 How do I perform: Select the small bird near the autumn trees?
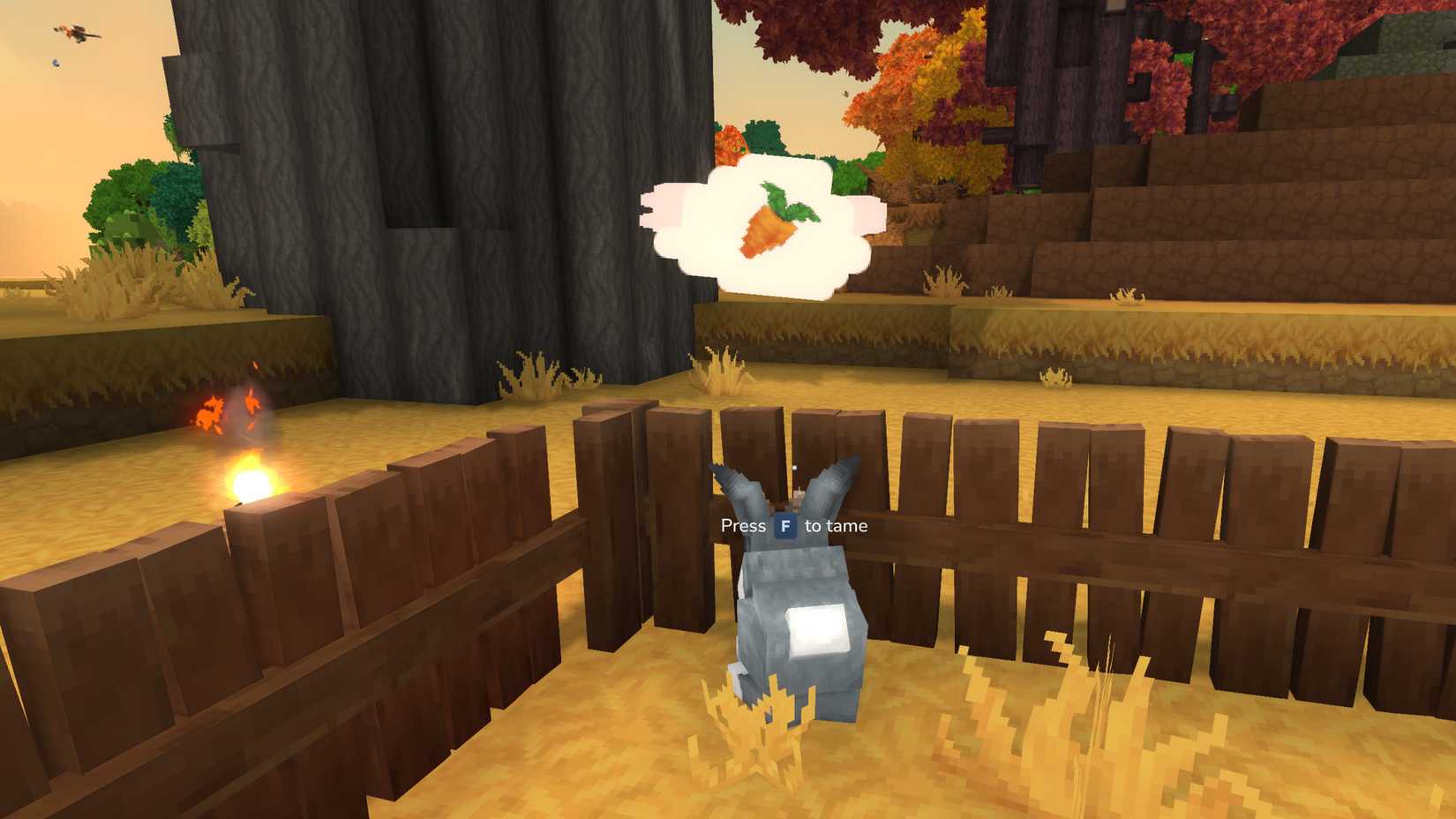pyautogui.click(x=844, y=94)
